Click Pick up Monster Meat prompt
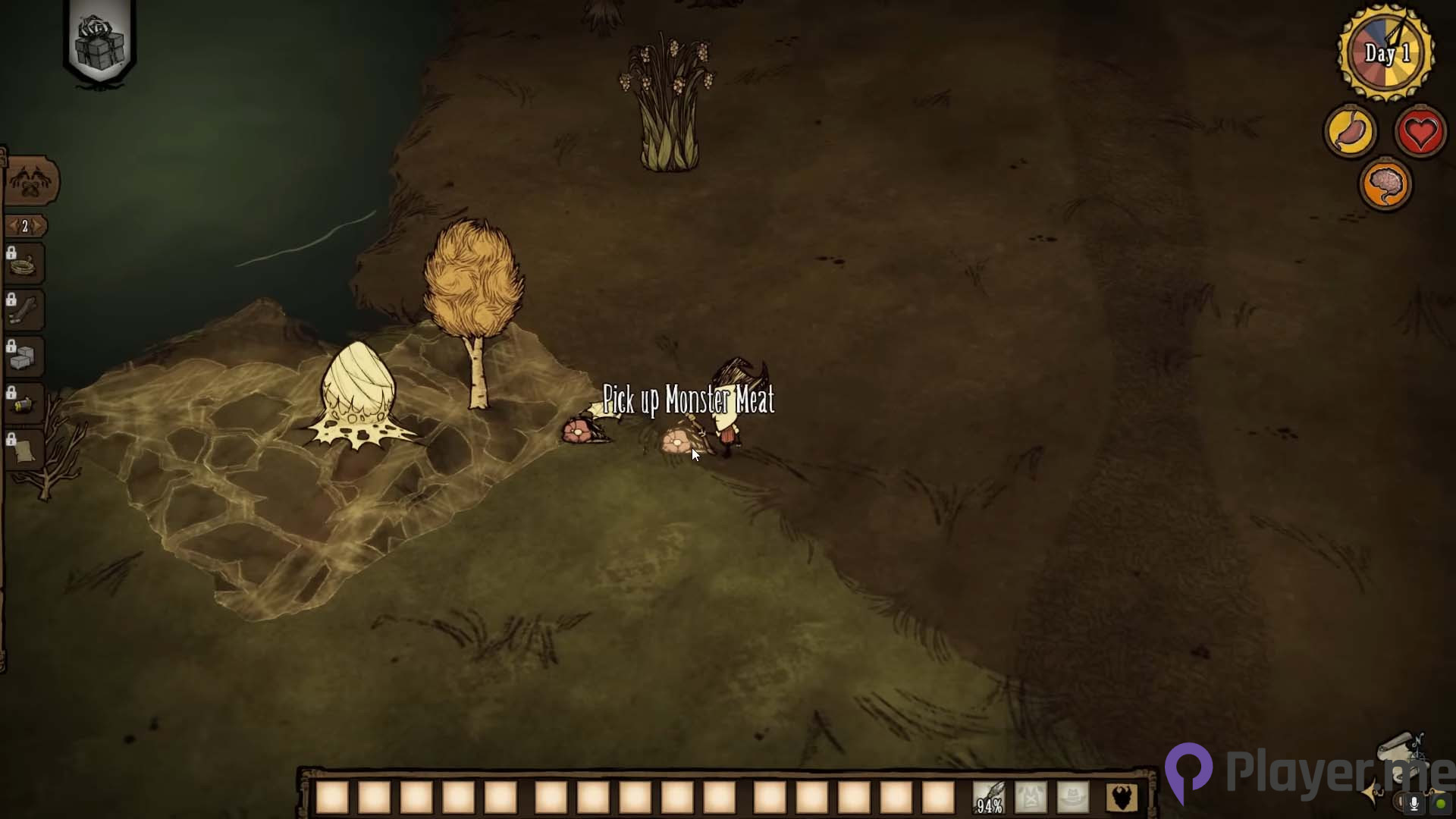Viewport: 1456px width, 819px height. 689,400
